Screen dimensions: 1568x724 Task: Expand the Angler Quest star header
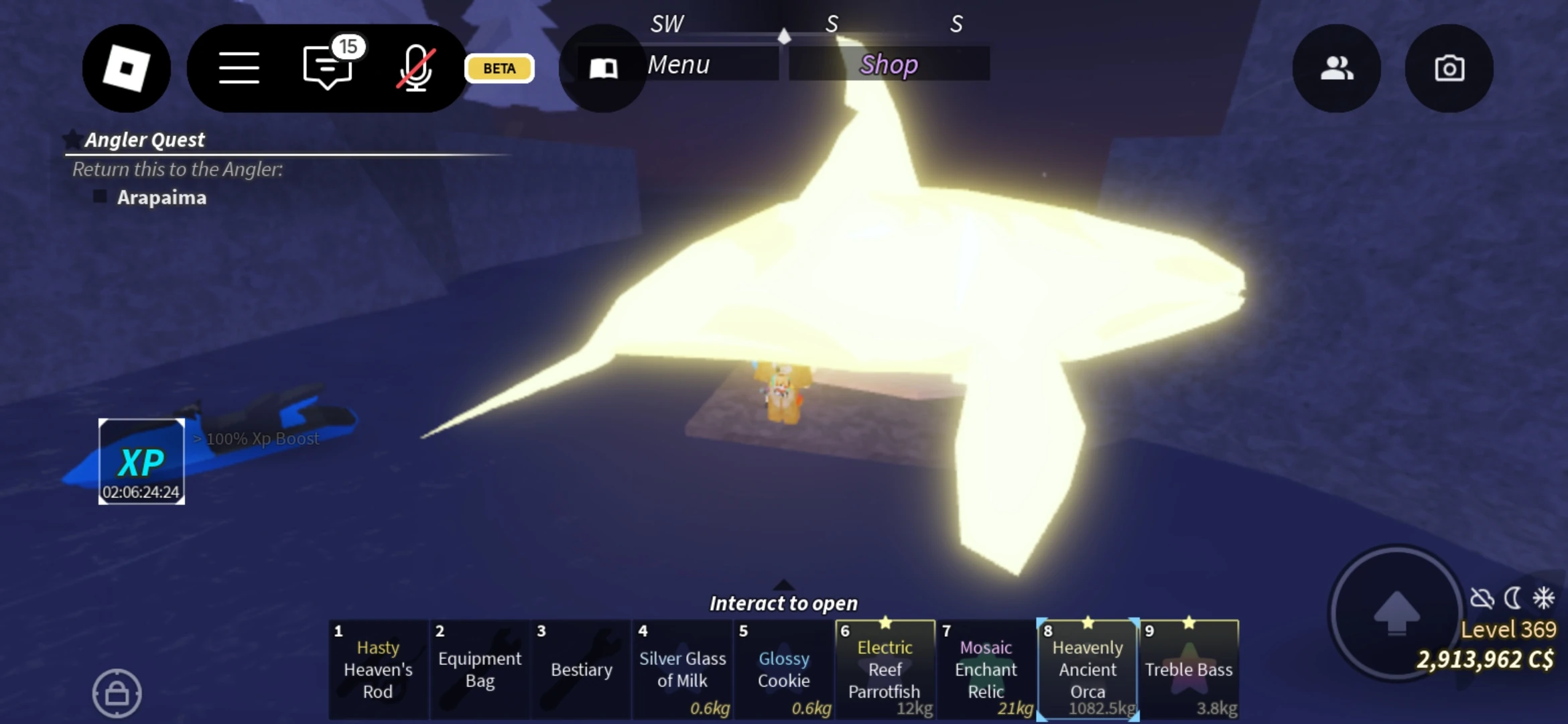tap(72, 138)
